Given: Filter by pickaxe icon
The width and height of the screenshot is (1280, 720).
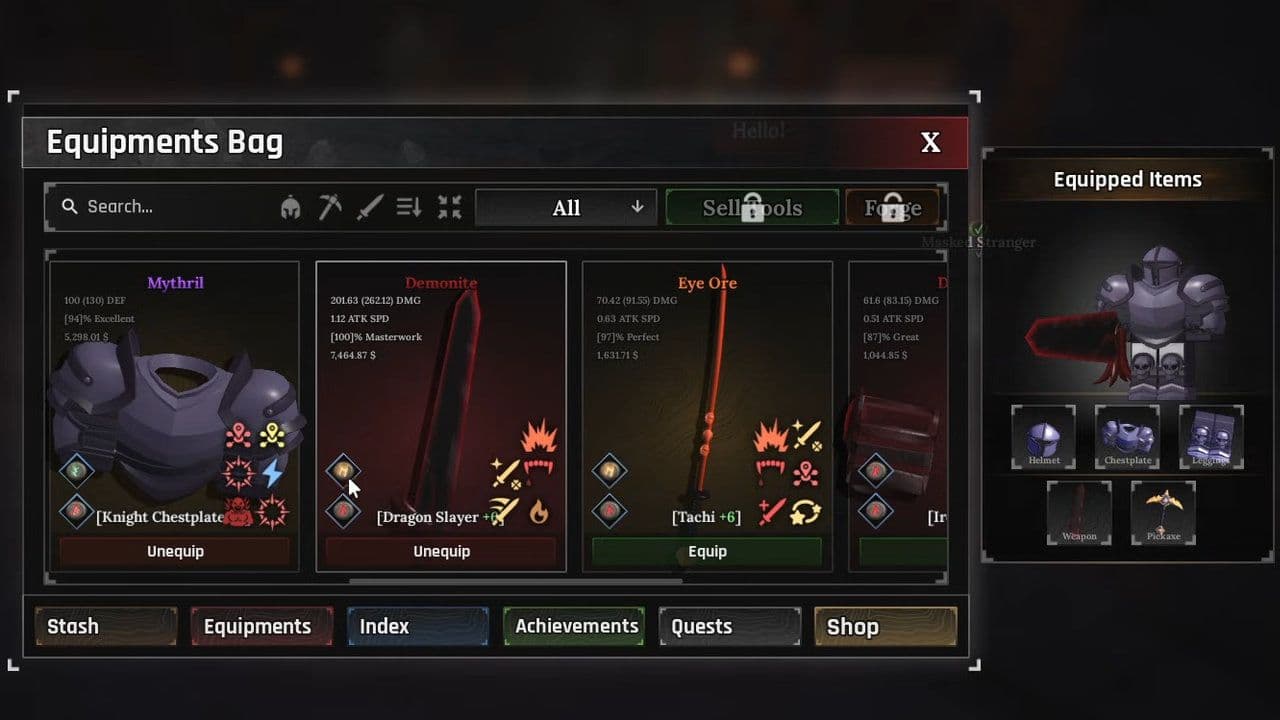Looking at the screenshot, I should 331,207.
